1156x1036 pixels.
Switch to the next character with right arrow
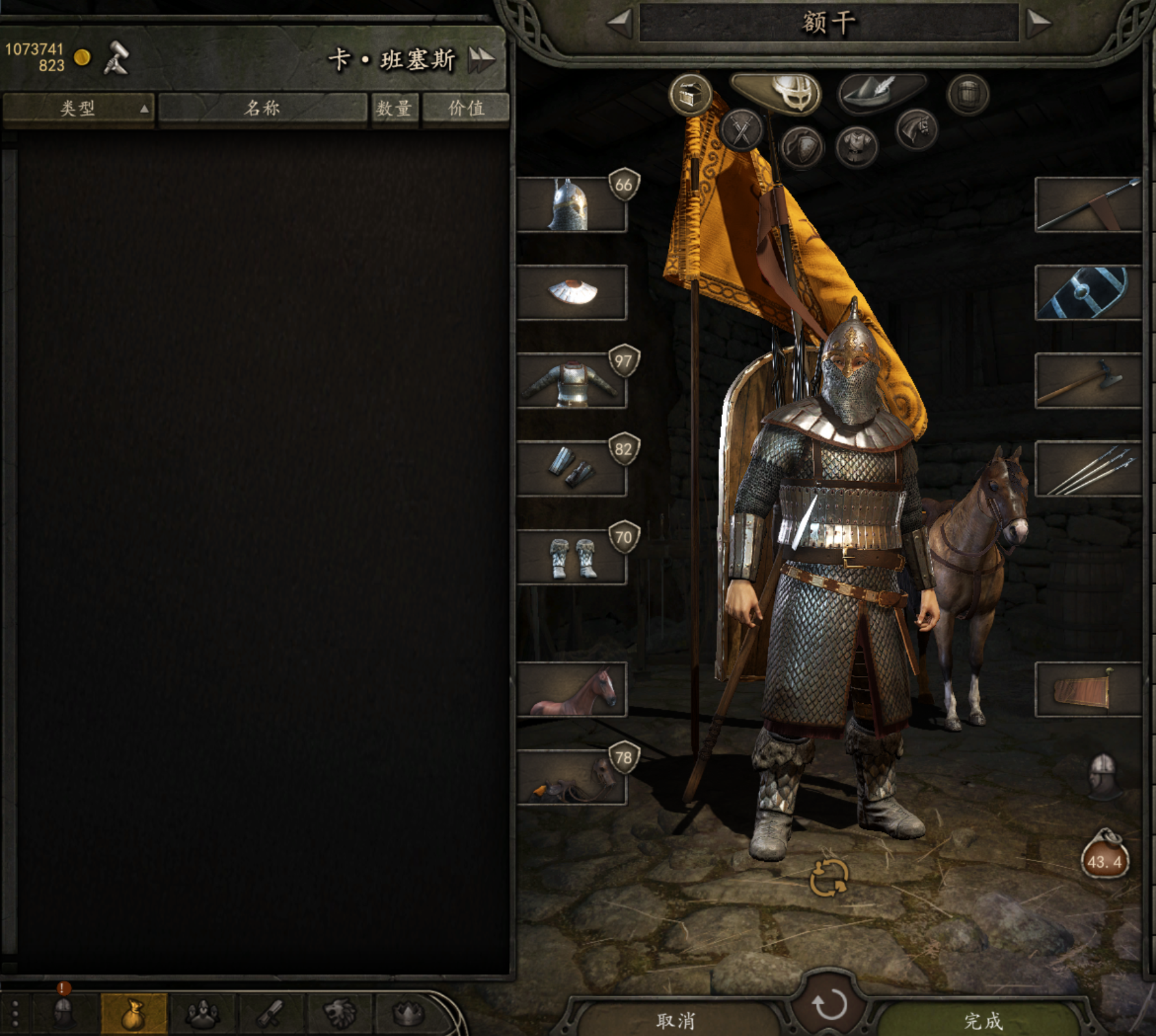tap(1038, 23)
